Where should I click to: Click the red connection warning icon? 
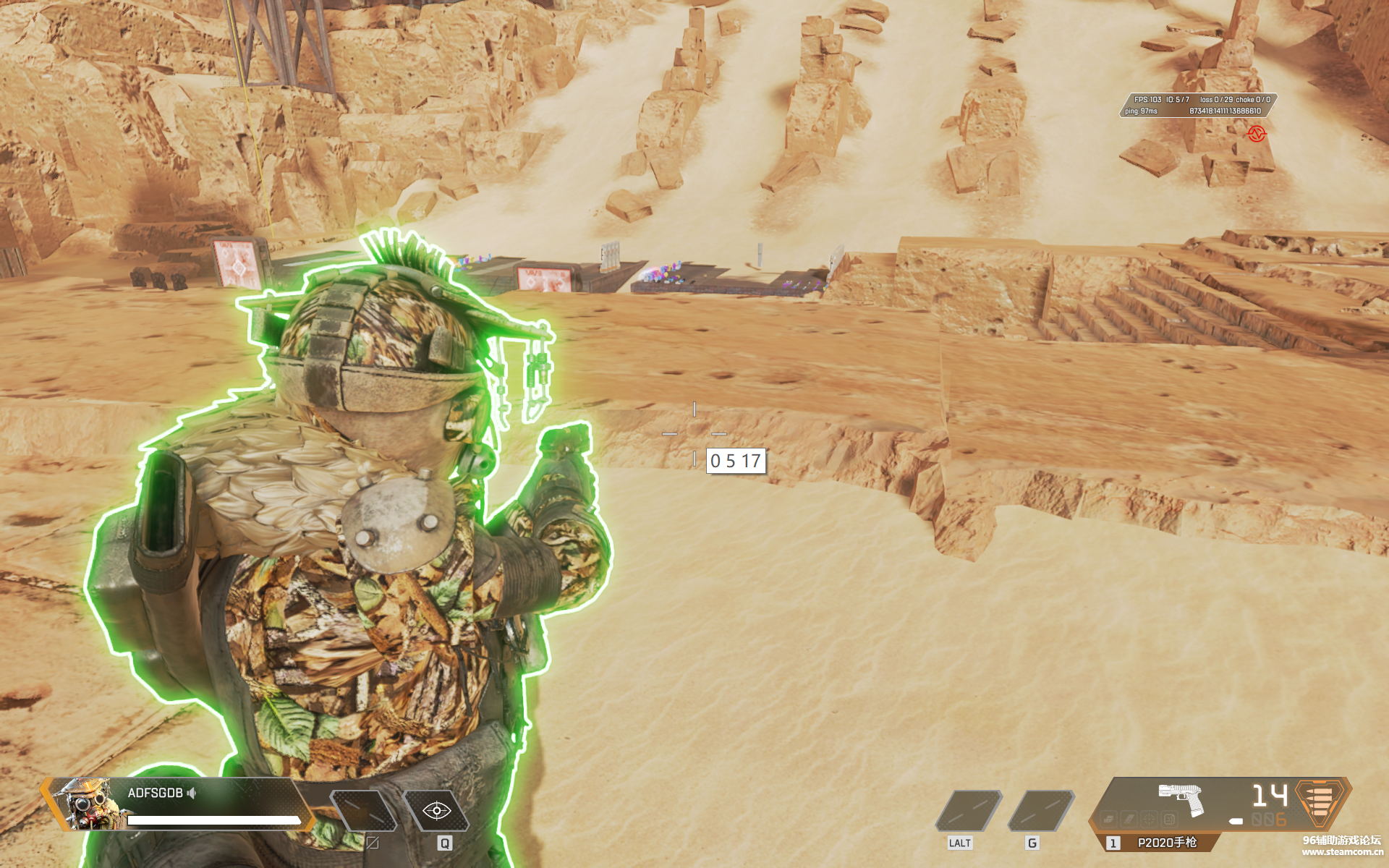pyautogui.click(x=1257, y=134)
